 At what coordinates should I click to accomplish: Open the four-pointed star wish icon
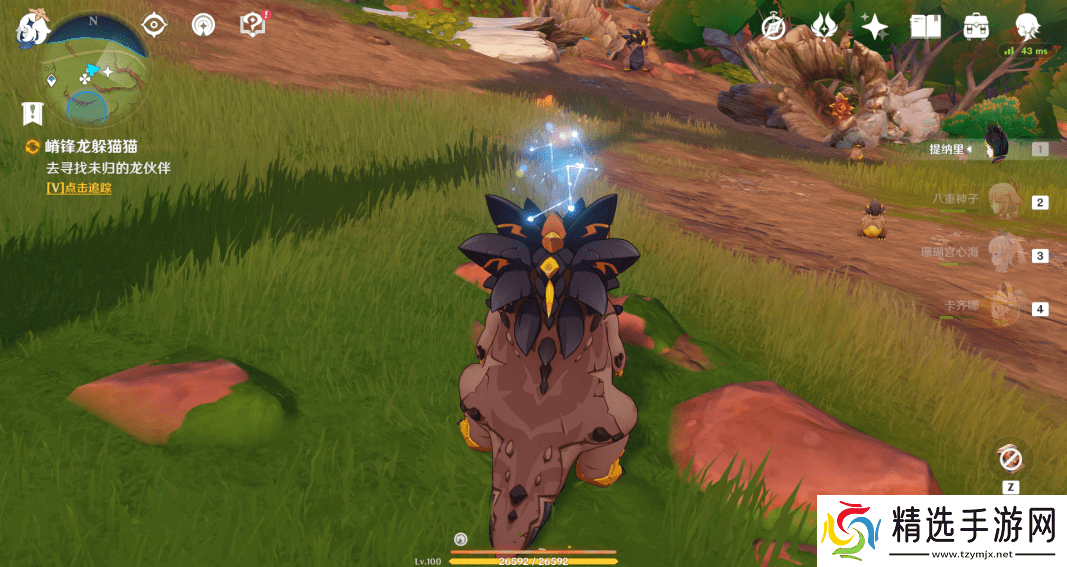(x=874, y=26)
